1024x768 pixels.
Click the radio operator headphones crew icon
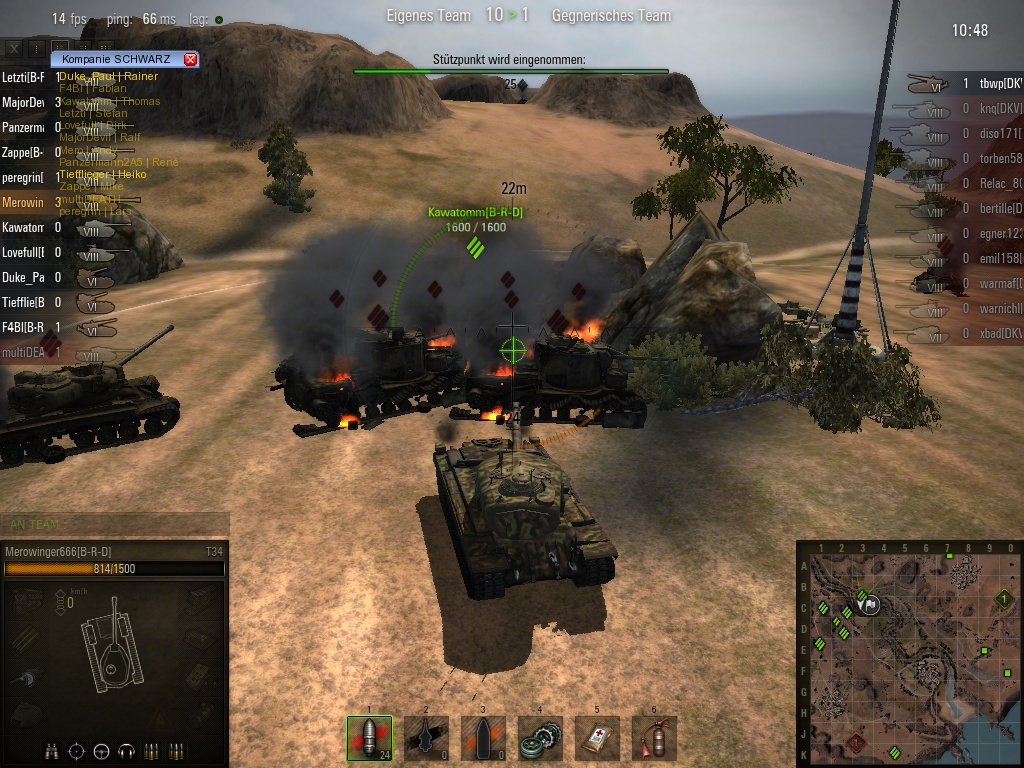126,751
